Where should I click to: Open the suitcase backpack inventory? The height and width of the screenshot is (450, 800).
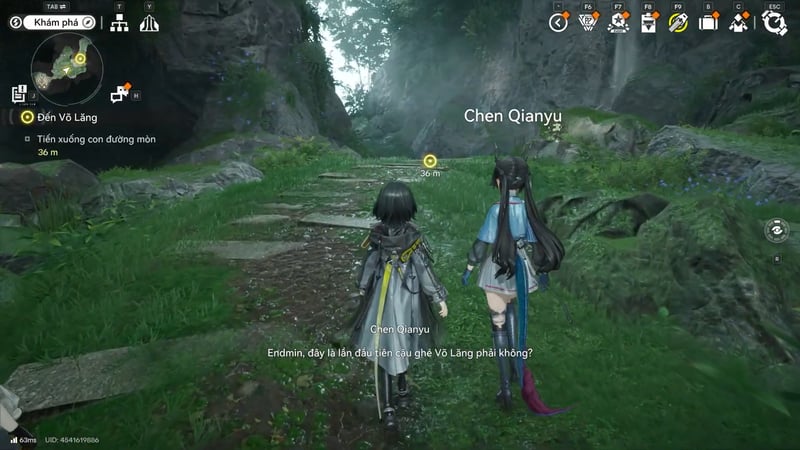(708, 22)
